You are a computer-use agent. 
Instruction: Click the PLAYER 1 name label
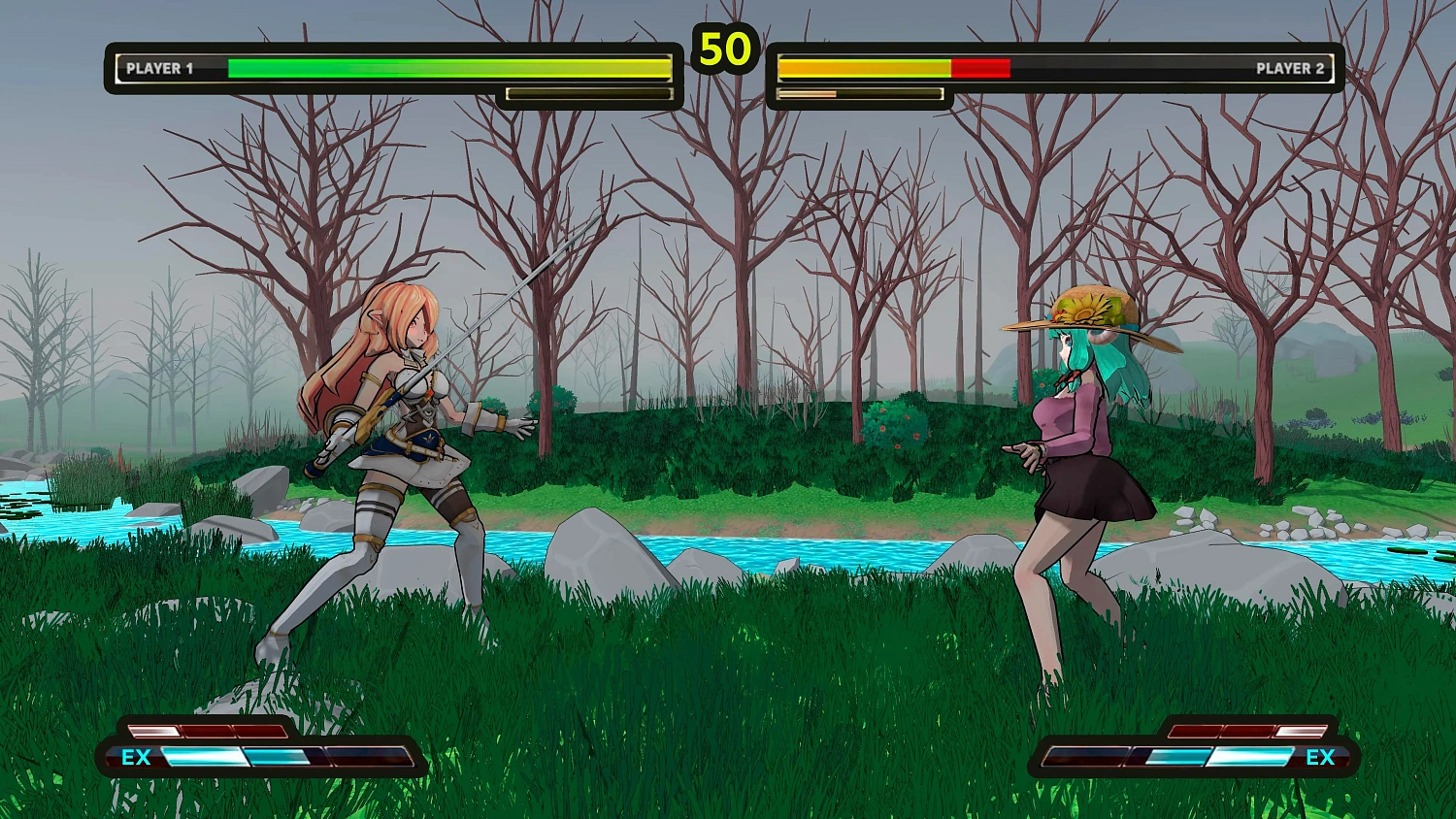point(161,68)
